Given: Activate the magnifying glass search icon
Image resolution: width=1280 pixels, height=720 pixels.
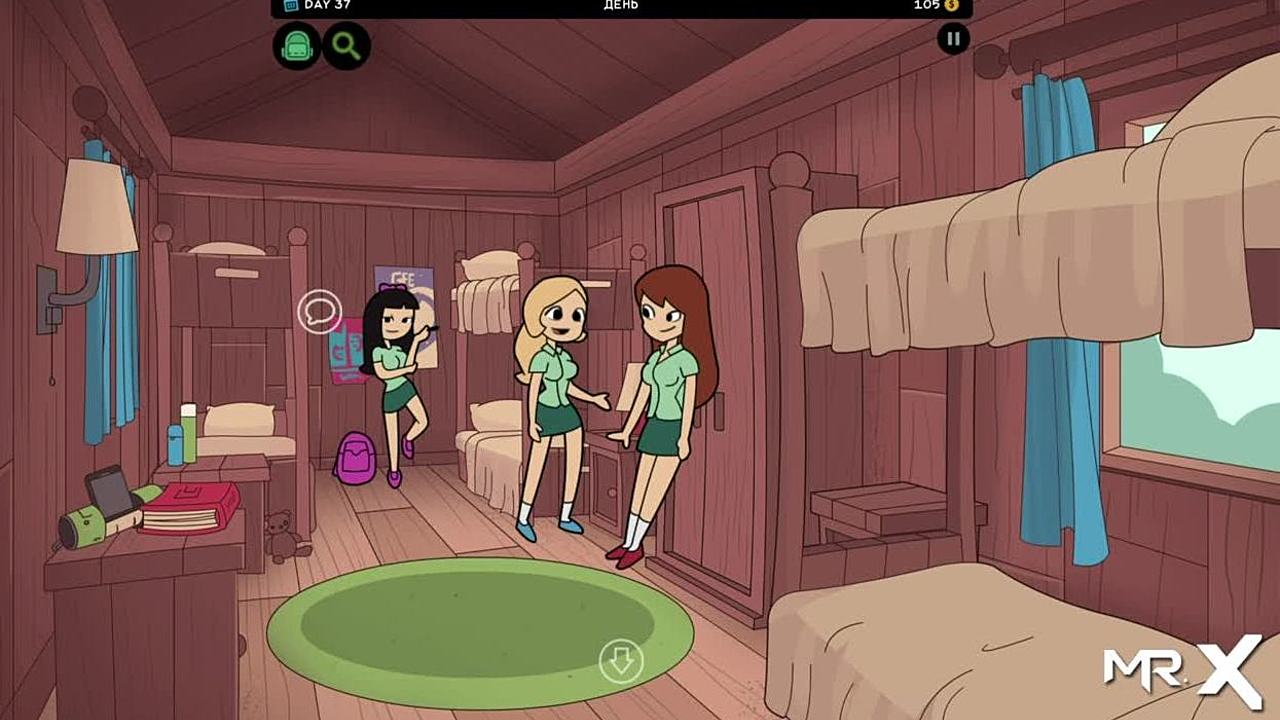Looking at the screenshot, I should point(346,45).
